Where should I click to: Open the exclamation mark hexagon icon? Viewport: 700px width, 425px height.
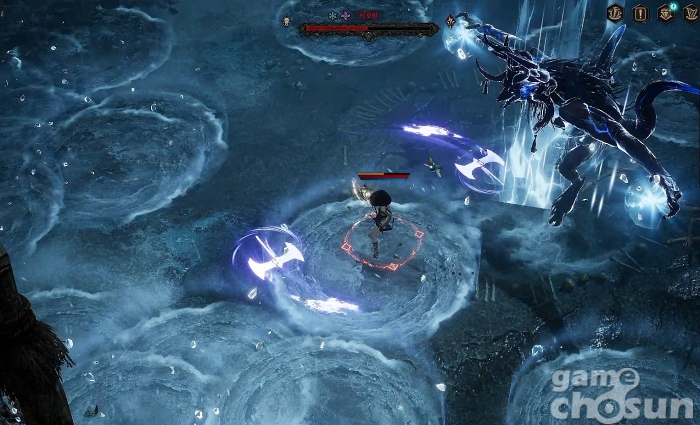click(639, 13)
